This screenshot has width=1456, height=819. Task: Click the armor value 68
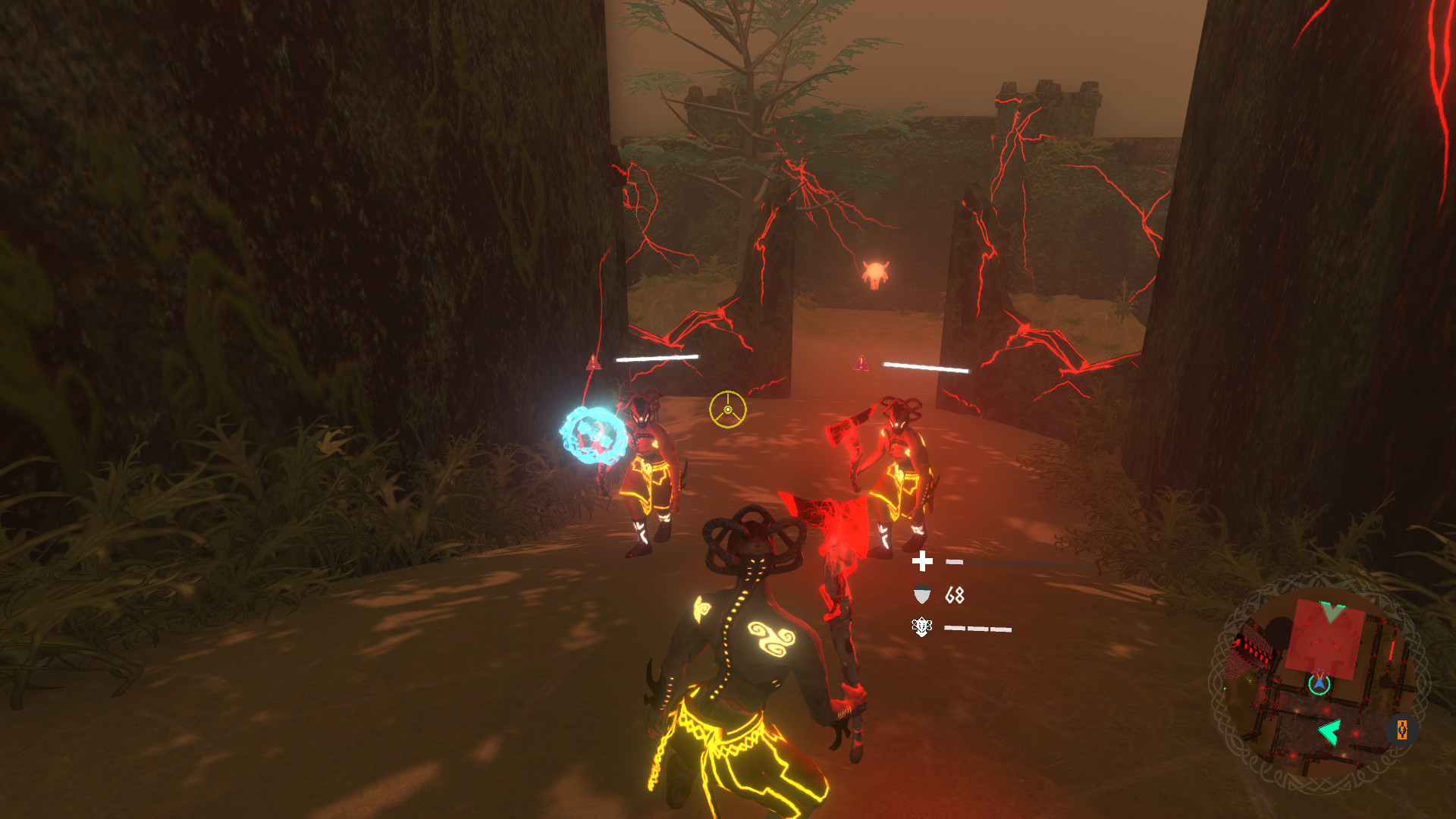pos(953,595)
